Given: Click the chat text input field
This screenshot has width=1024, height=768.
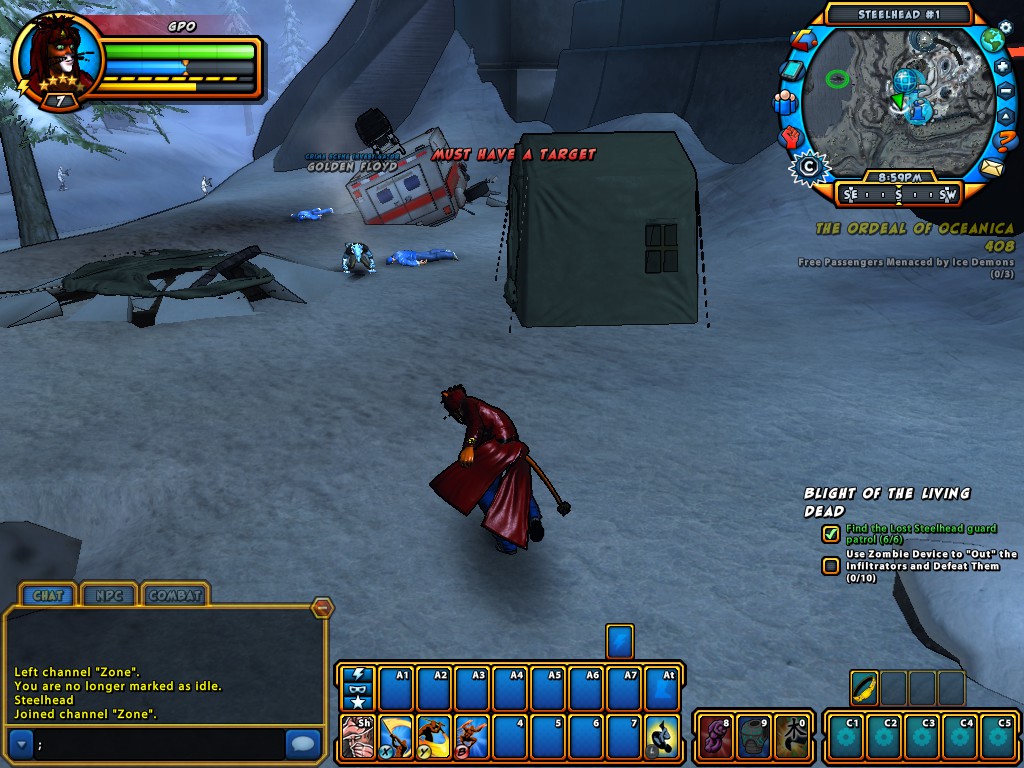Looking at the screenshot, I should pos(160,743).
